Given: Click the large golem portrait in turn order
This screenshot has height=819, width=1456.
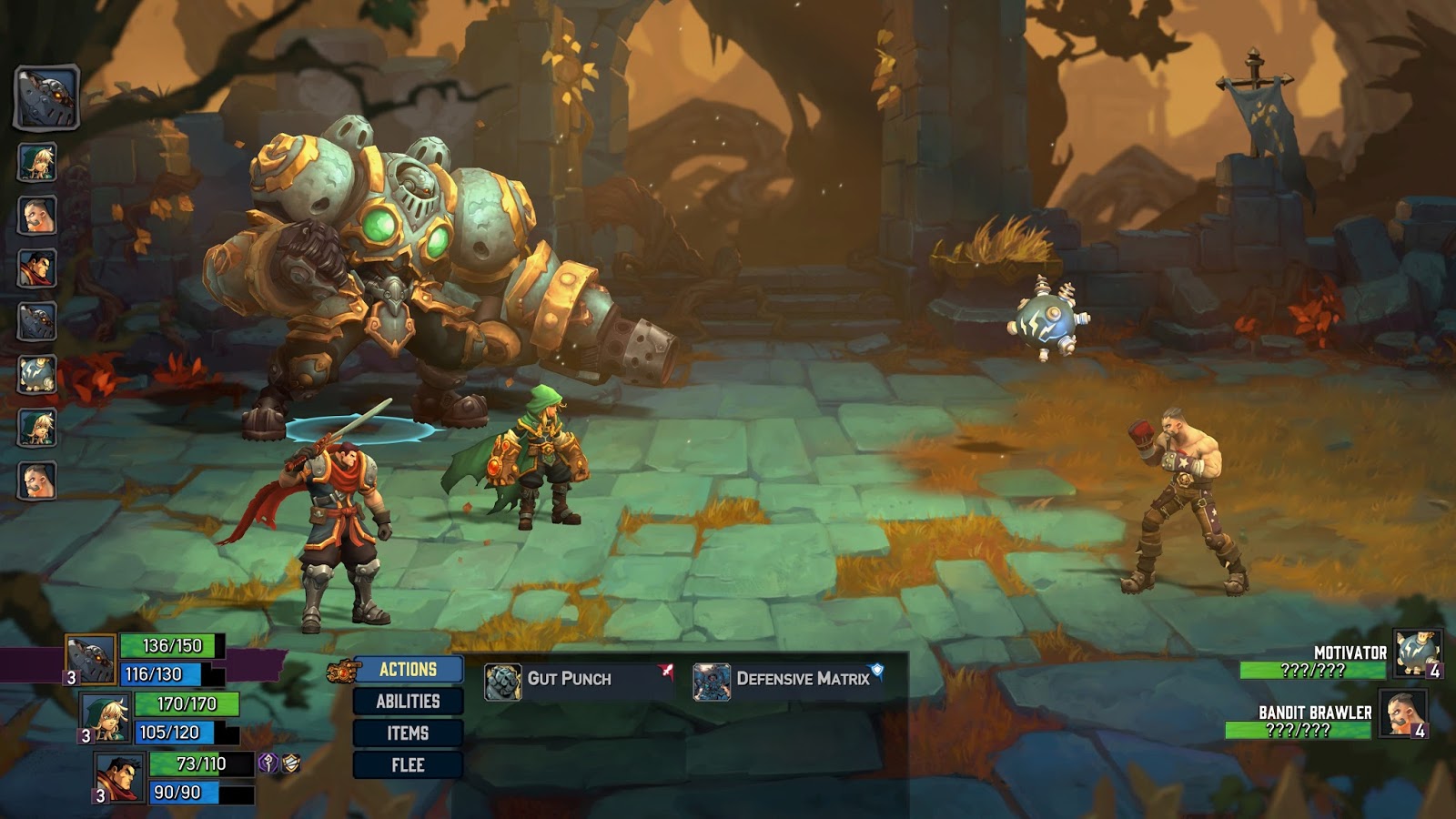Looking at the screenshot, I should (x=46, y=96).
